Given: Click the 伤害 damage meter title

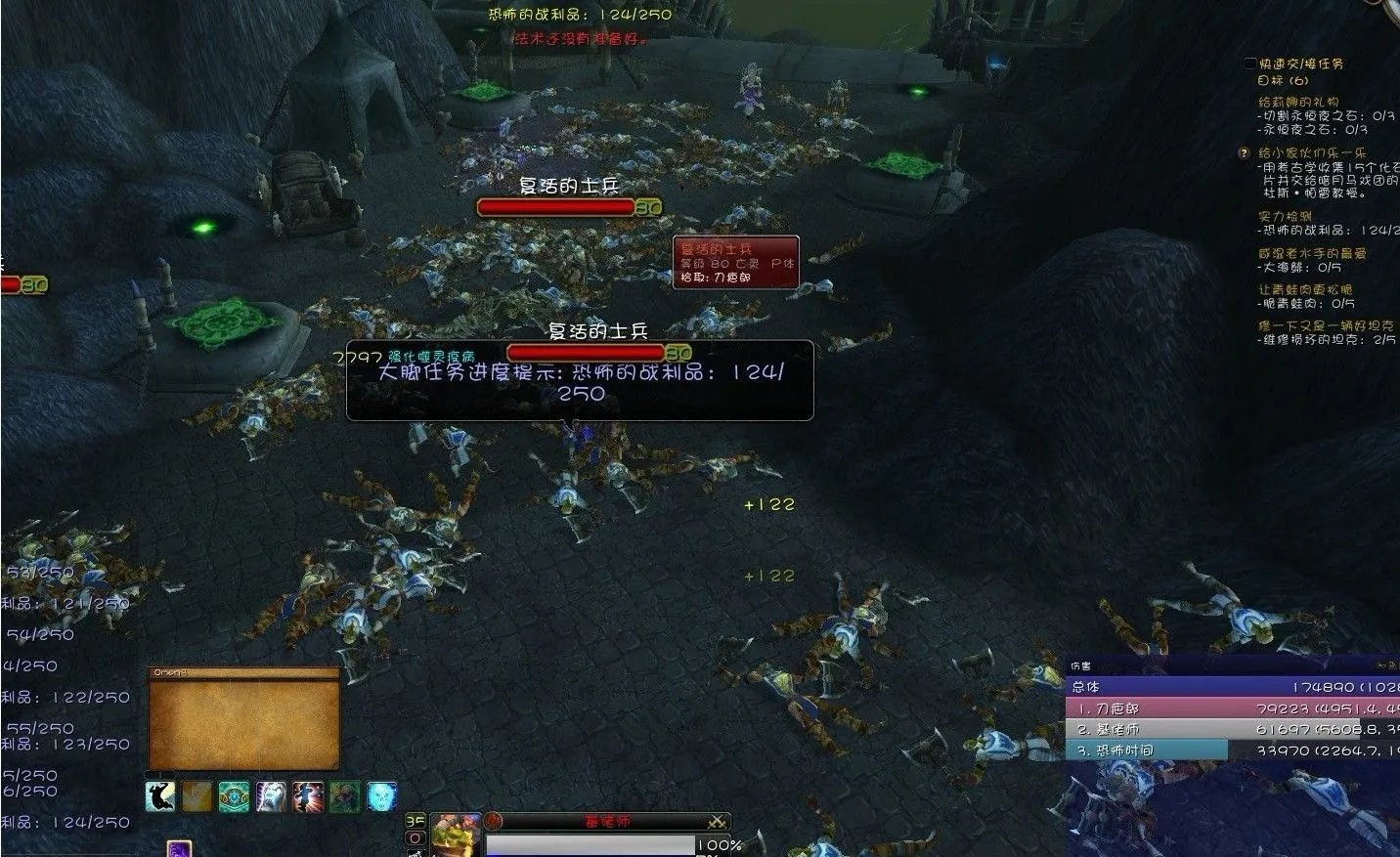Looking at the screenshot, I should 1080,668.
